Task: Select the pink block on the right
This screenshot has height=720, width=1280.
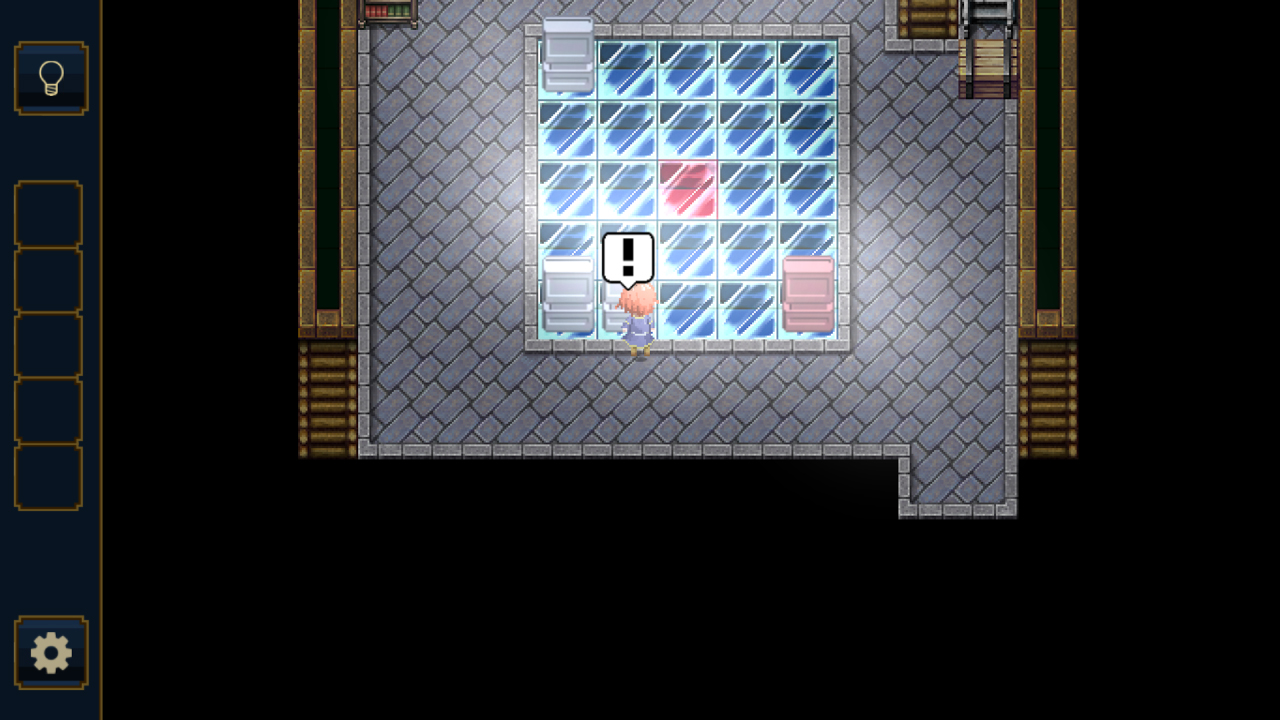Action: coord(809,295)
